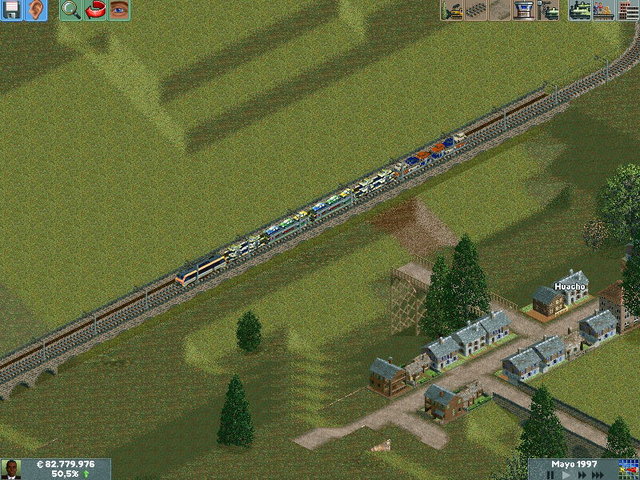Pause the game with the pause button

(549, 475)
